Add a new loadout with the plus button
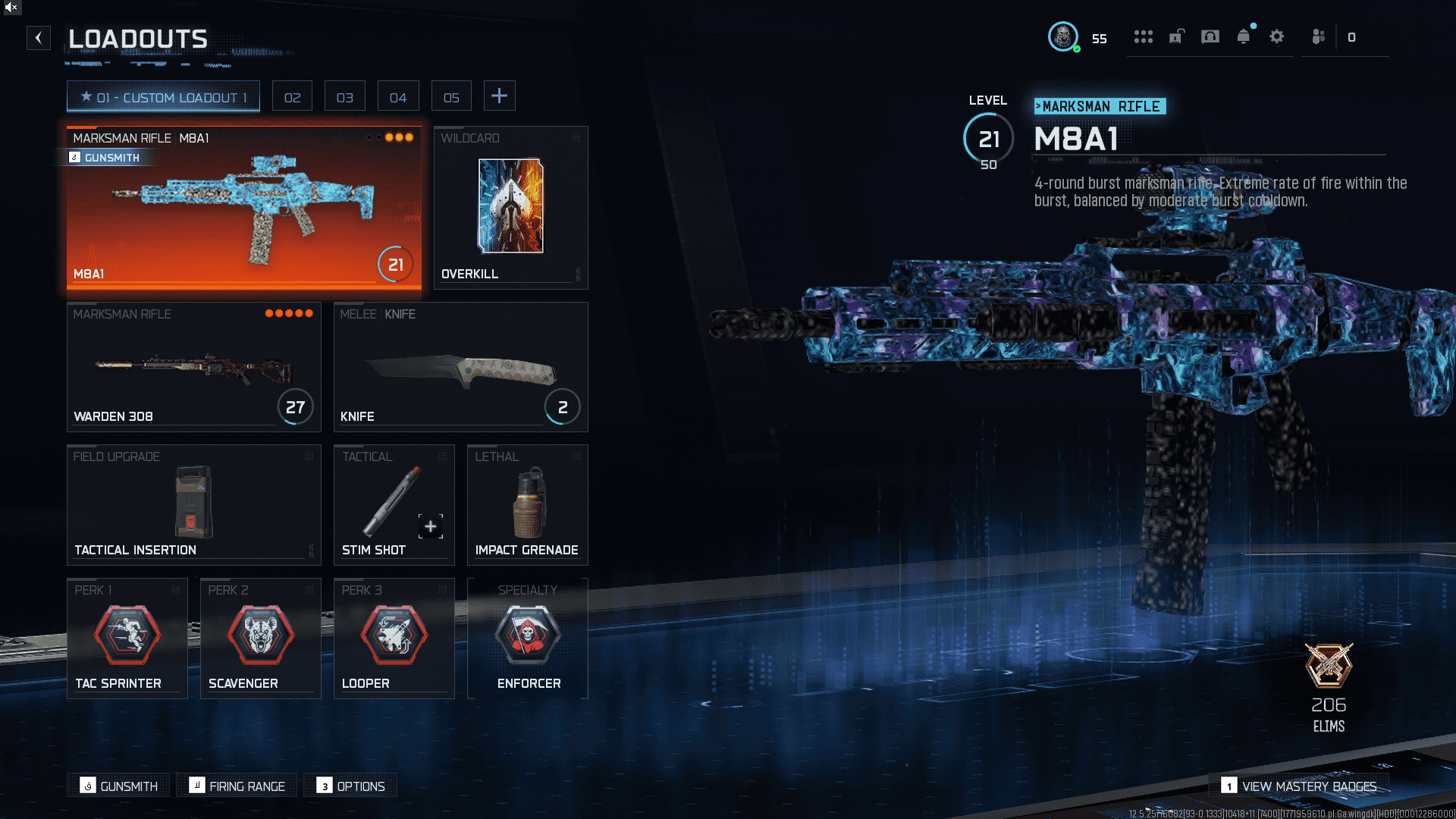This screenshot has width=1456, height=819. coord(499,96)
